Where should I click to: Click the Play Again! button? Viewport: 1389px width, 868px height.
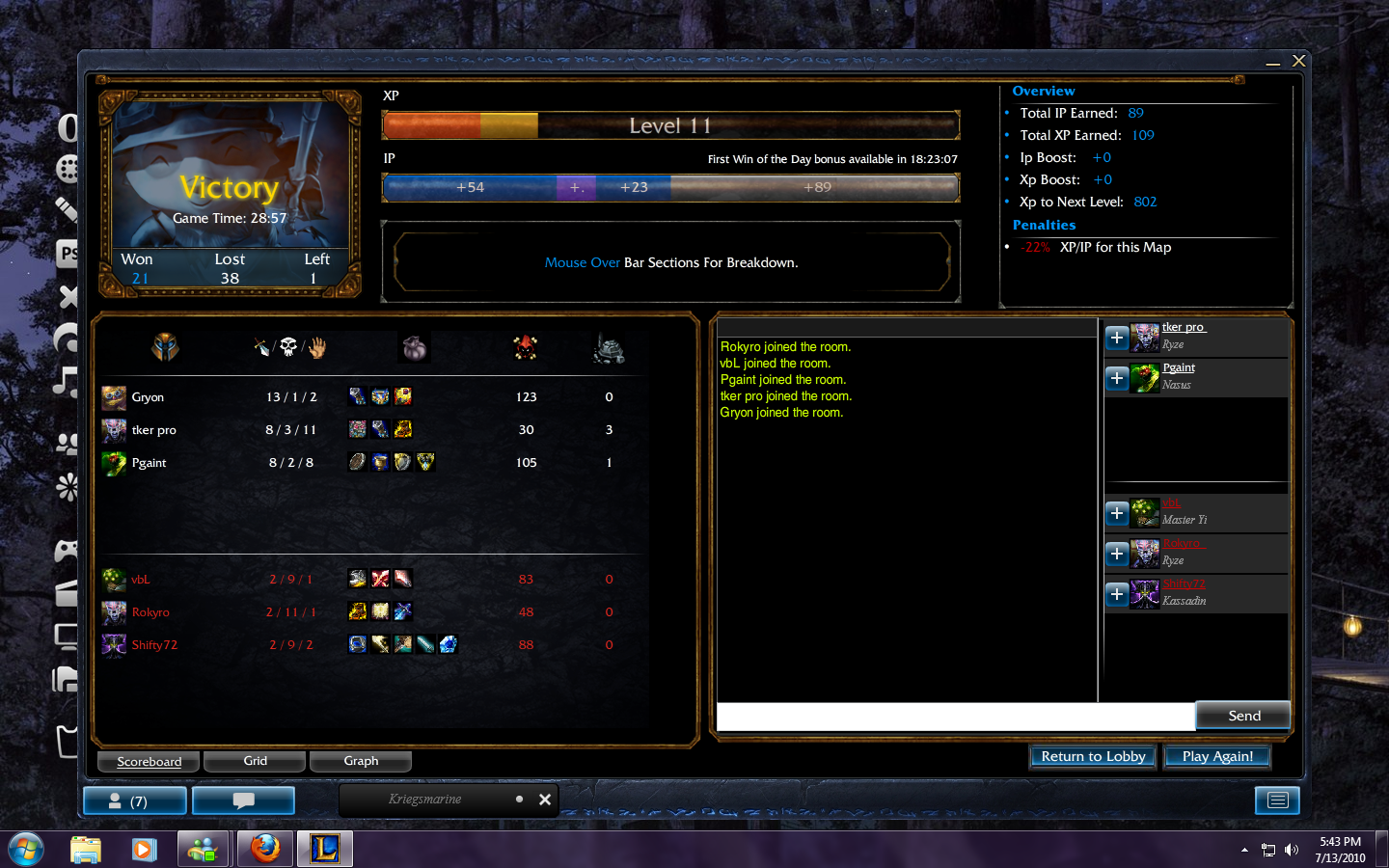tap(1217, 757)
